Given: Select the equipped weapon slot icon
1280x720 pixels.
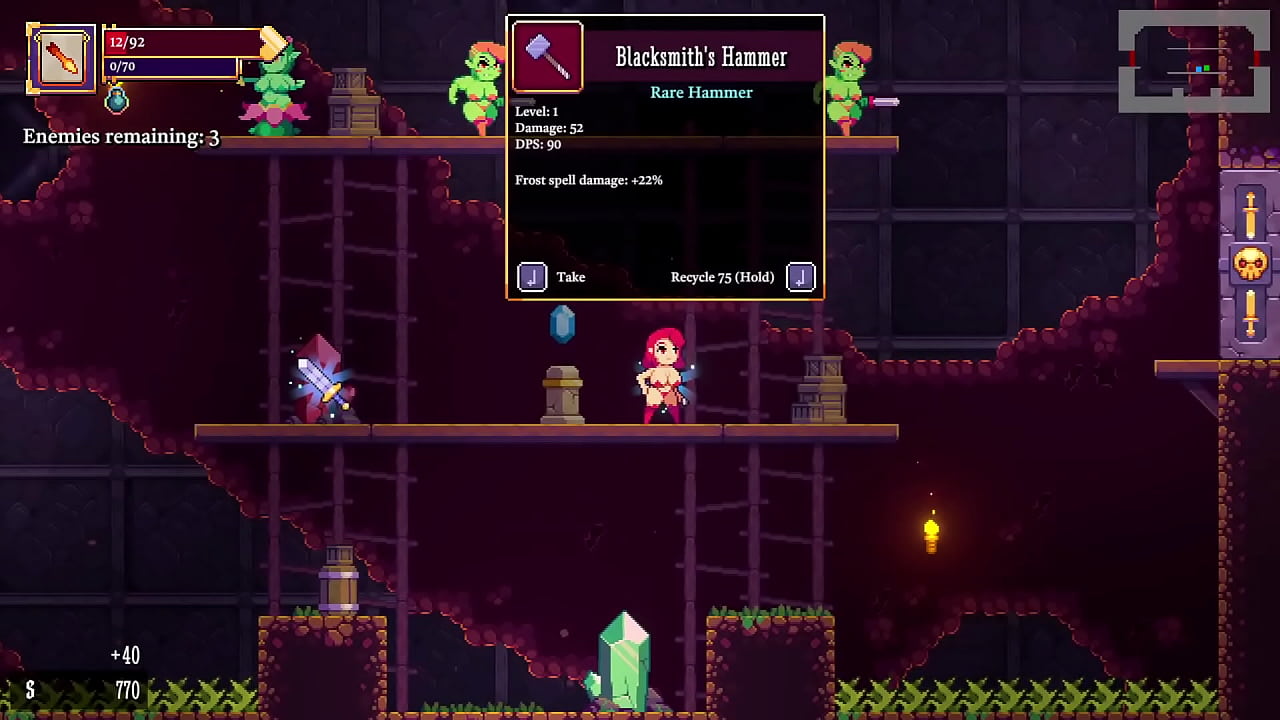Looking at the screenshot, I should 62,59.
